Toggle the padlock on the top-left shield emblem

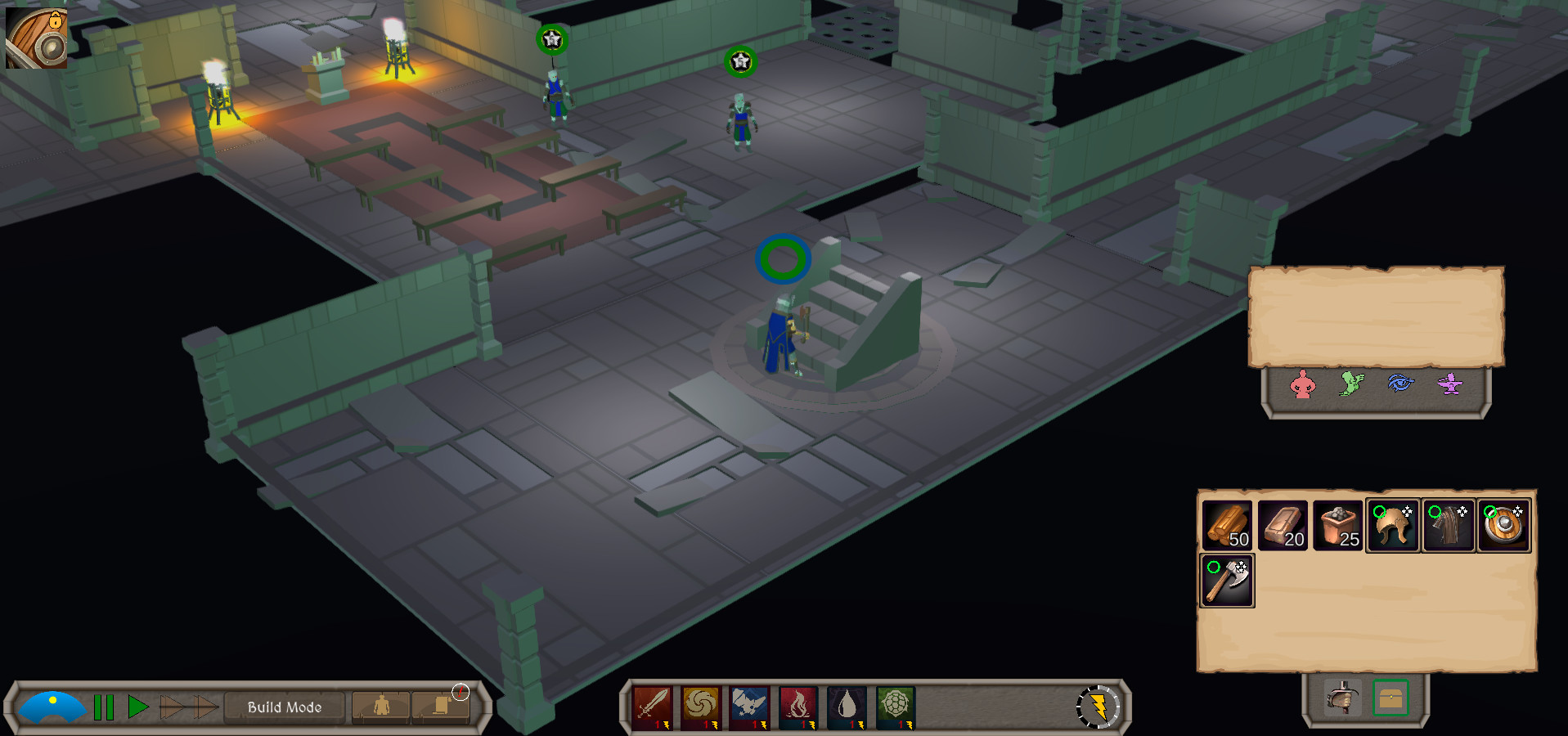[56, 20]
